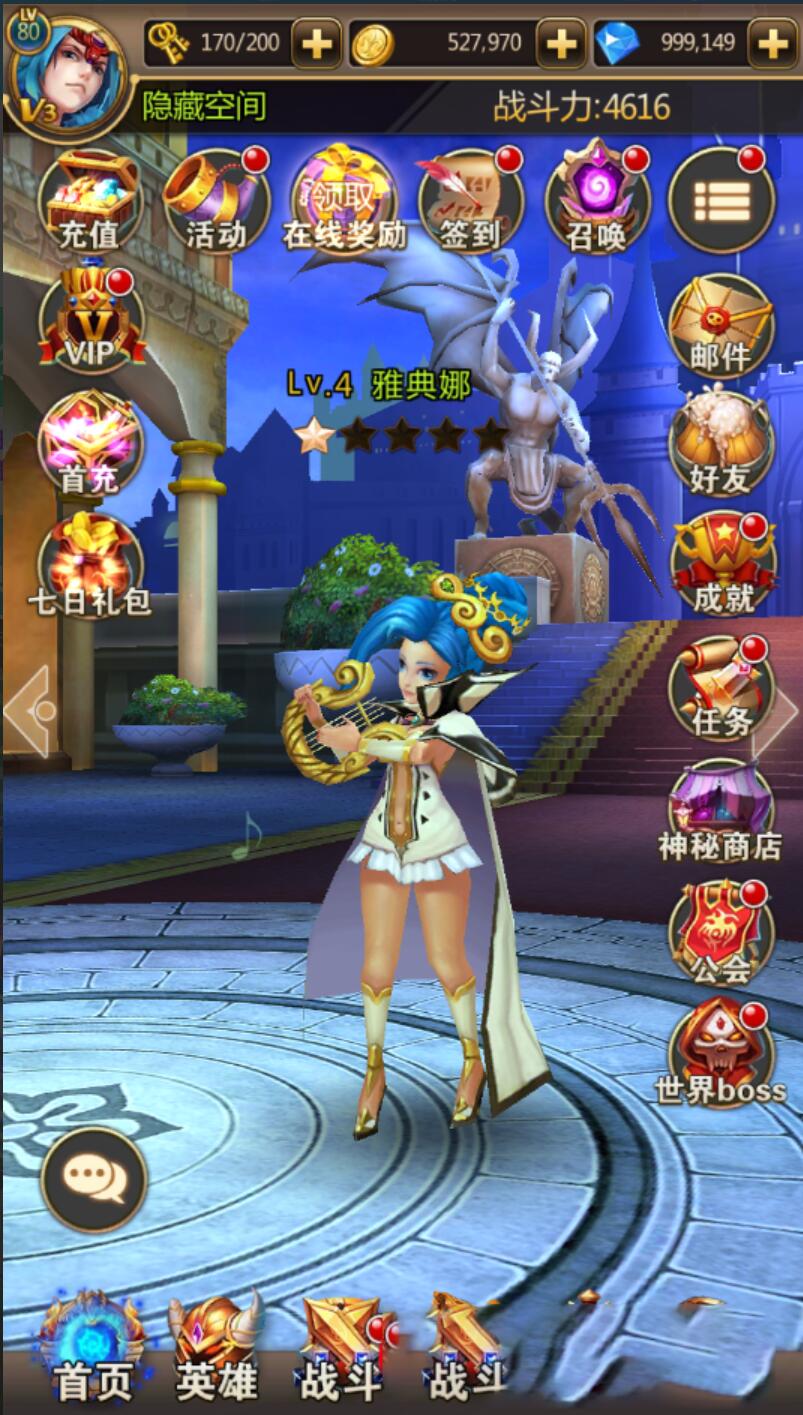Screen dimensions: 803x1415
Task: Open the VIP privileges icon
Action: click(x=90, y=322)
